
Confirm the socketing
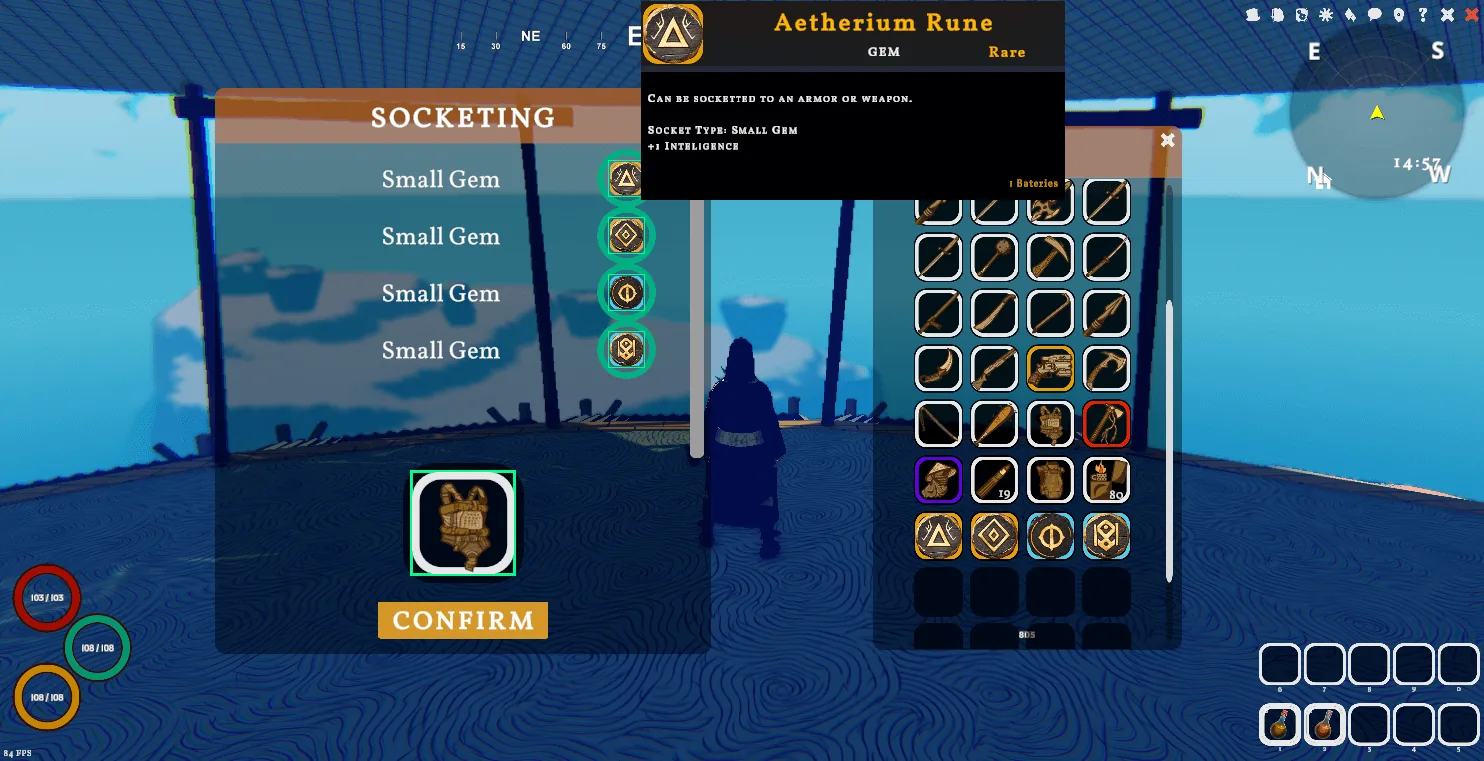click(x=462, y=620)
